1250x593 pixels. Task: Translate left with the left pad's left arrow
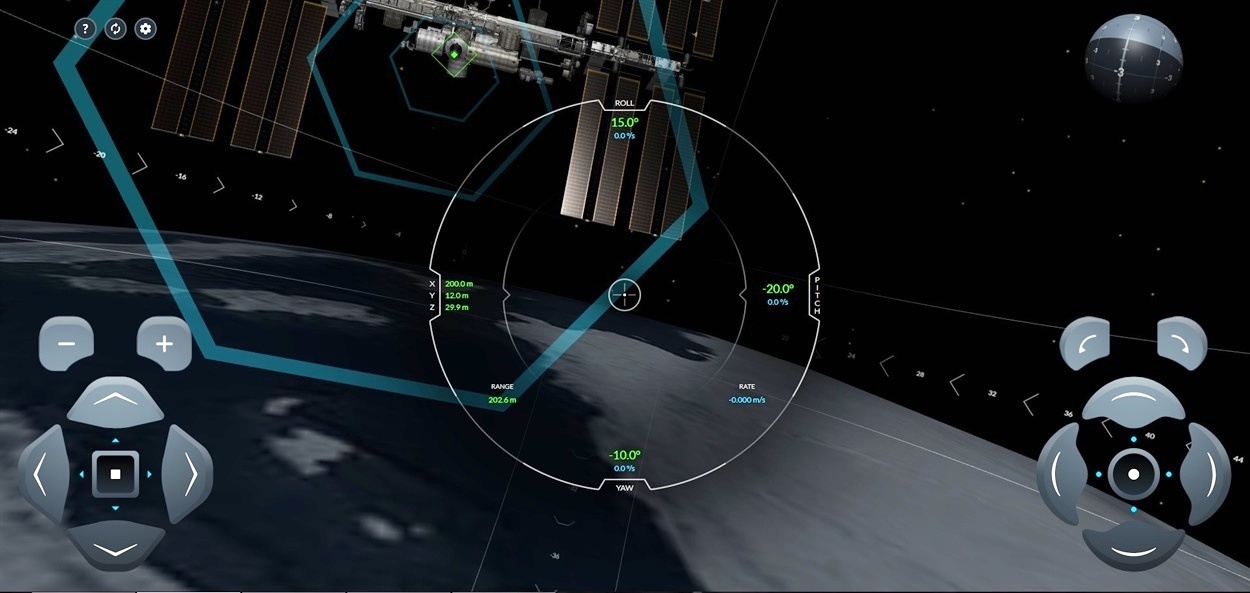click(42, 474)
